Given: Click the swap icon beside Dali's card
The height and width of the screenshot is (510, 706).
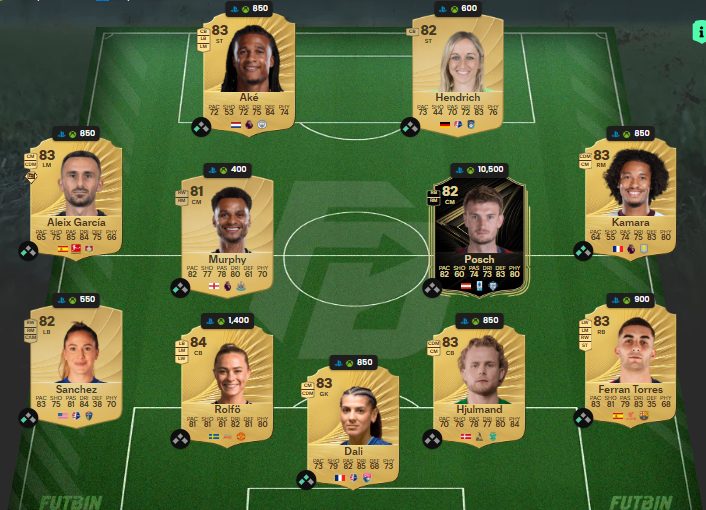Looking at the screenshot, I should tap(307, 479).
